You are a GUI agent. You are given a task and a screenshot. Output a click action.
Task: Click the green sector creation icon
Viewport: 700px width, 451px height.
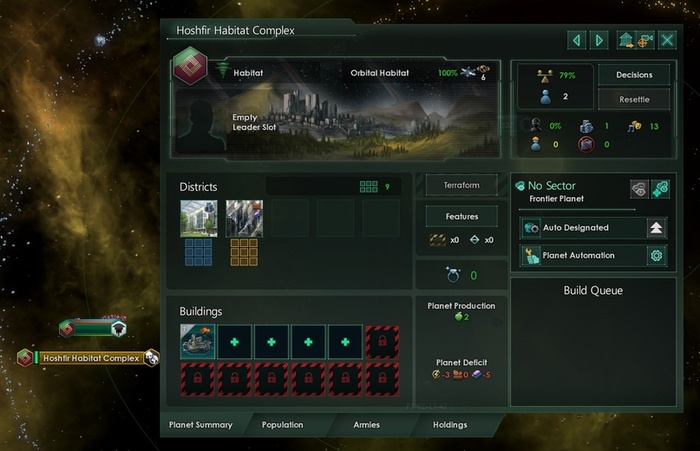[660, 188]
